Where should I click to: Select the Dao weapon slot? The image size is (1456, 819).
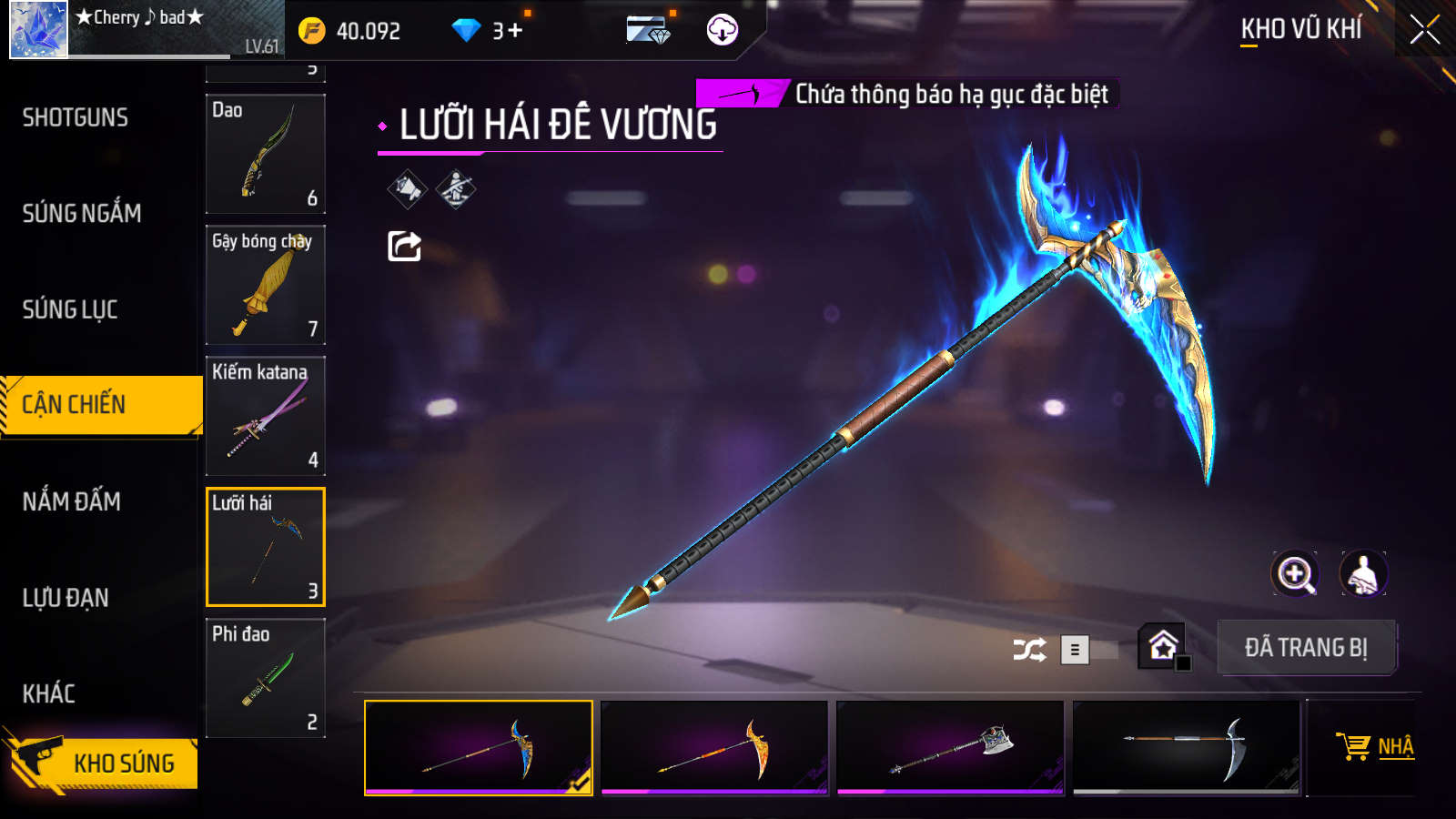[266, 154]
